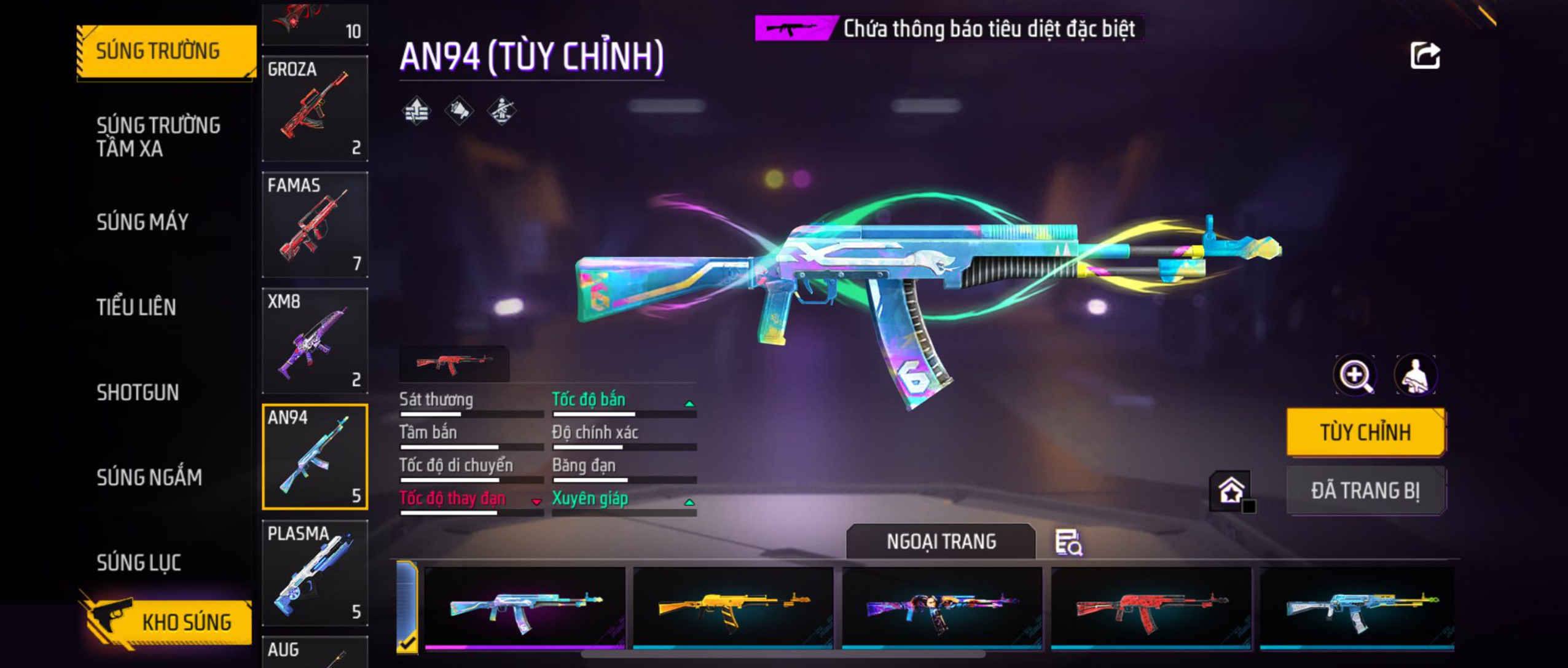Screen dimensions: 1568x668
Task: Open the Ngoại Trang tab
Action: (941, 541)
